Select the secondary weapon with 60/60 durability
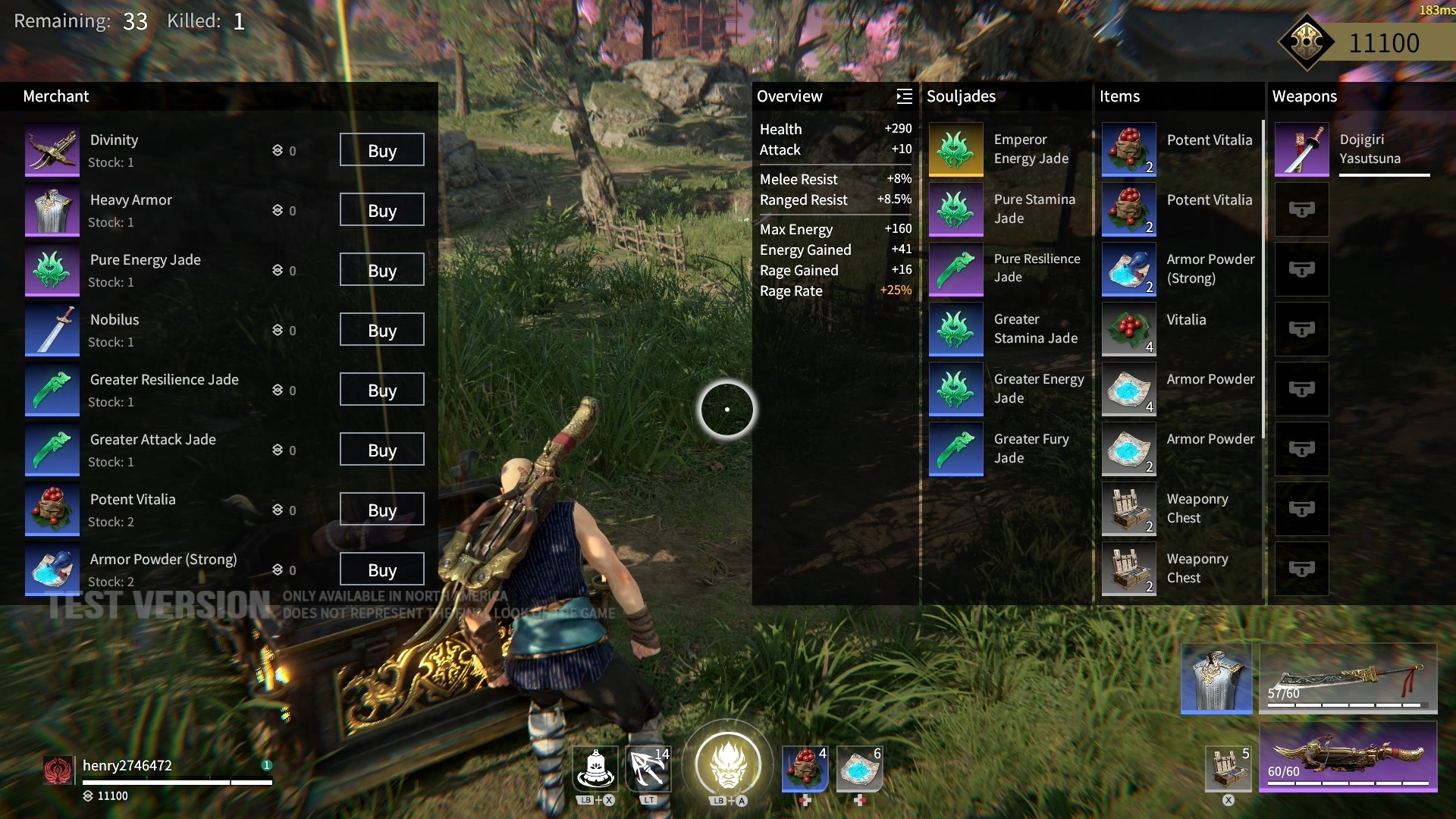The width and height of the screenshot is (1456, 819). pos(1348,756)
